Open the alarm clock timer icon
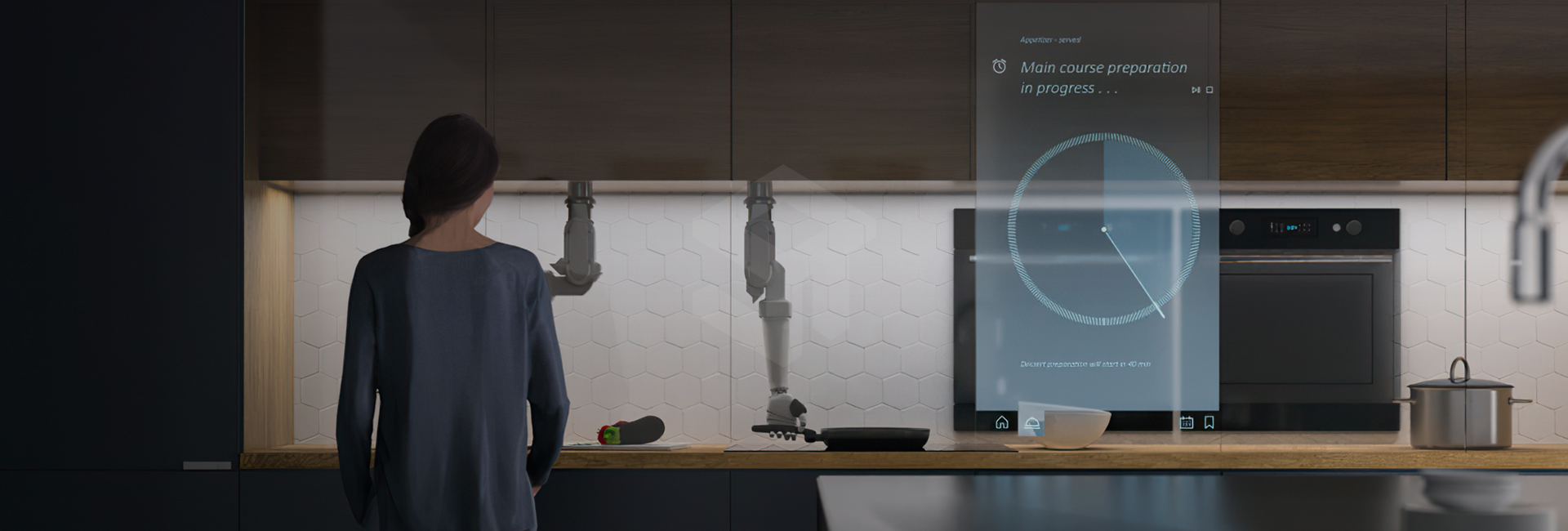This screenshot has width=1568, height=531. (999, 66)
